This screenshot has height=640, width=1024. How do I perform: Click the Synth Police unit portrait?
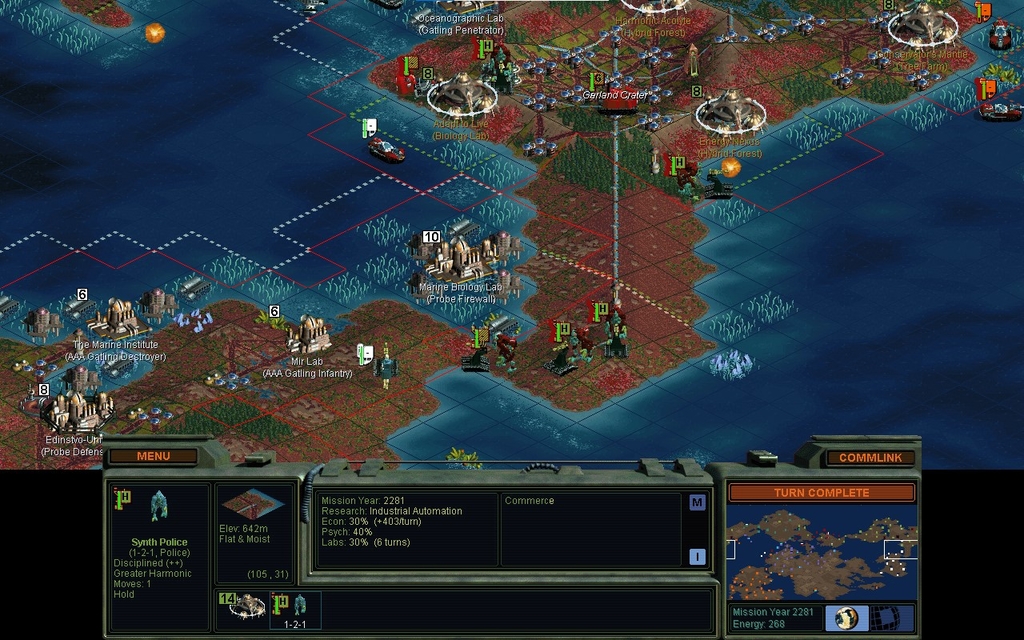point(158,506)
